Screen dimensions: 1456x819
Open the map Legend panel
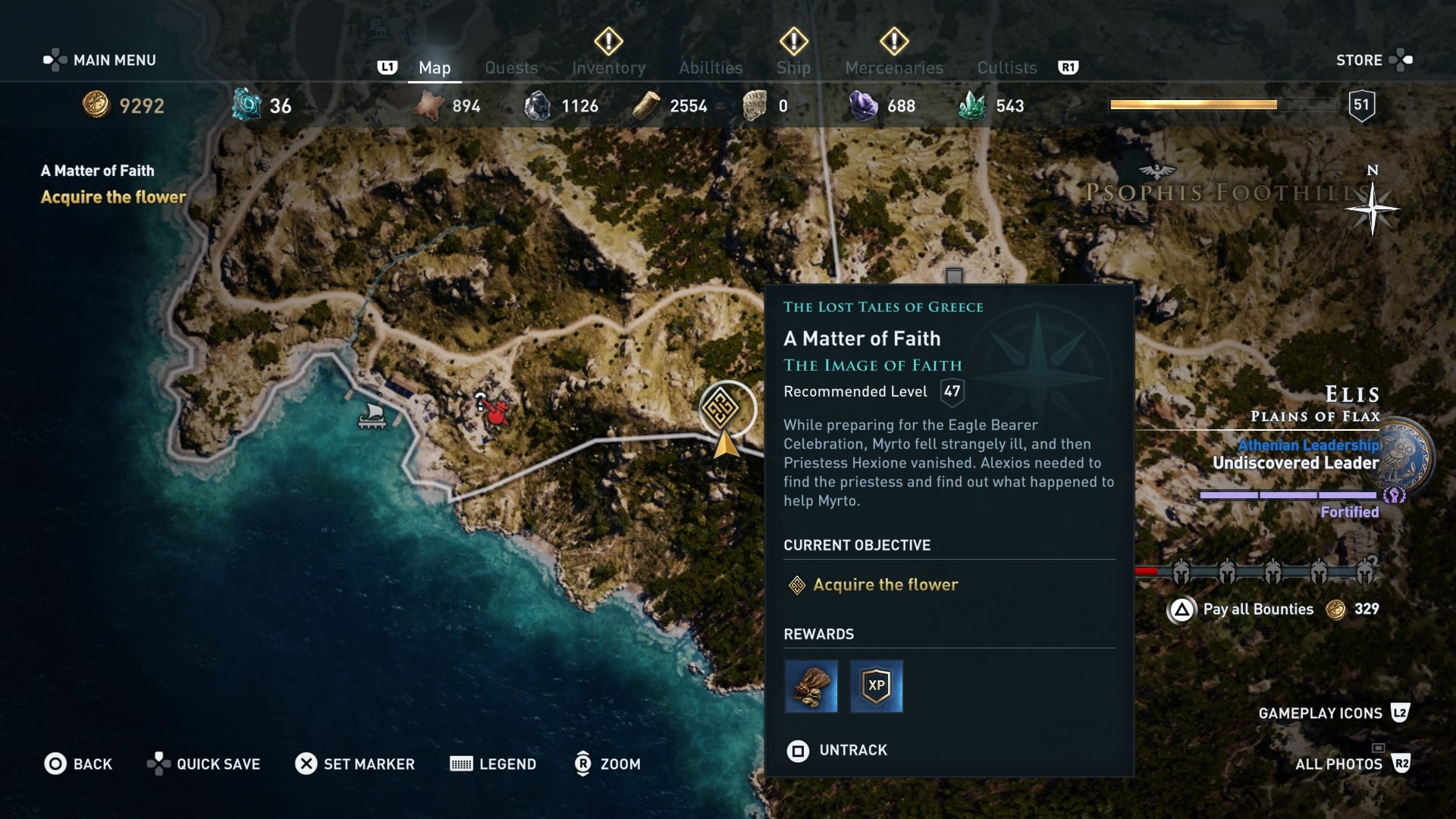493,764
